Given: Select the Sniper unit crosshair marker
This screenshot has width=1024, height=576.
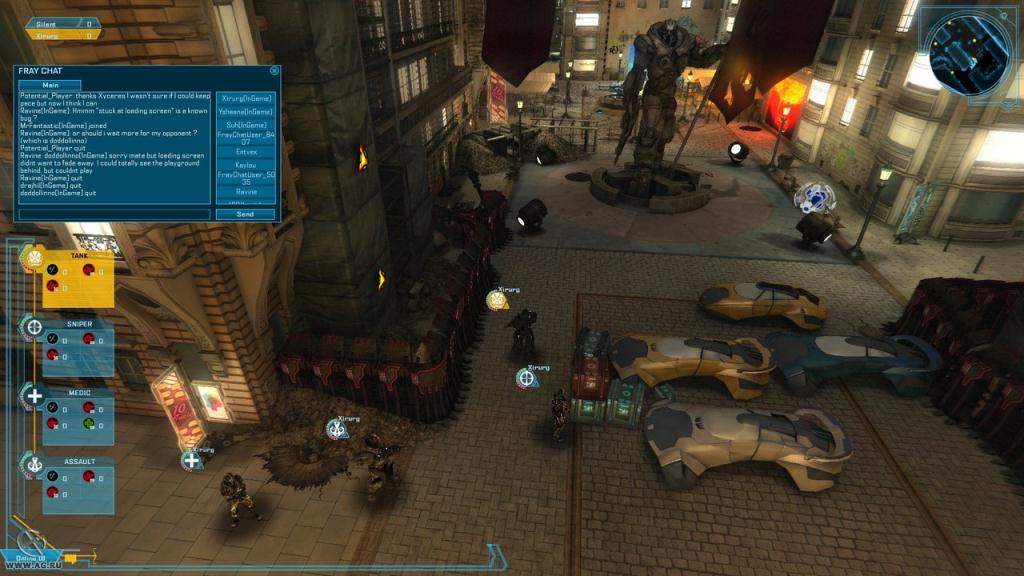Looking at the screenshot, I should (x=526, y=378).
